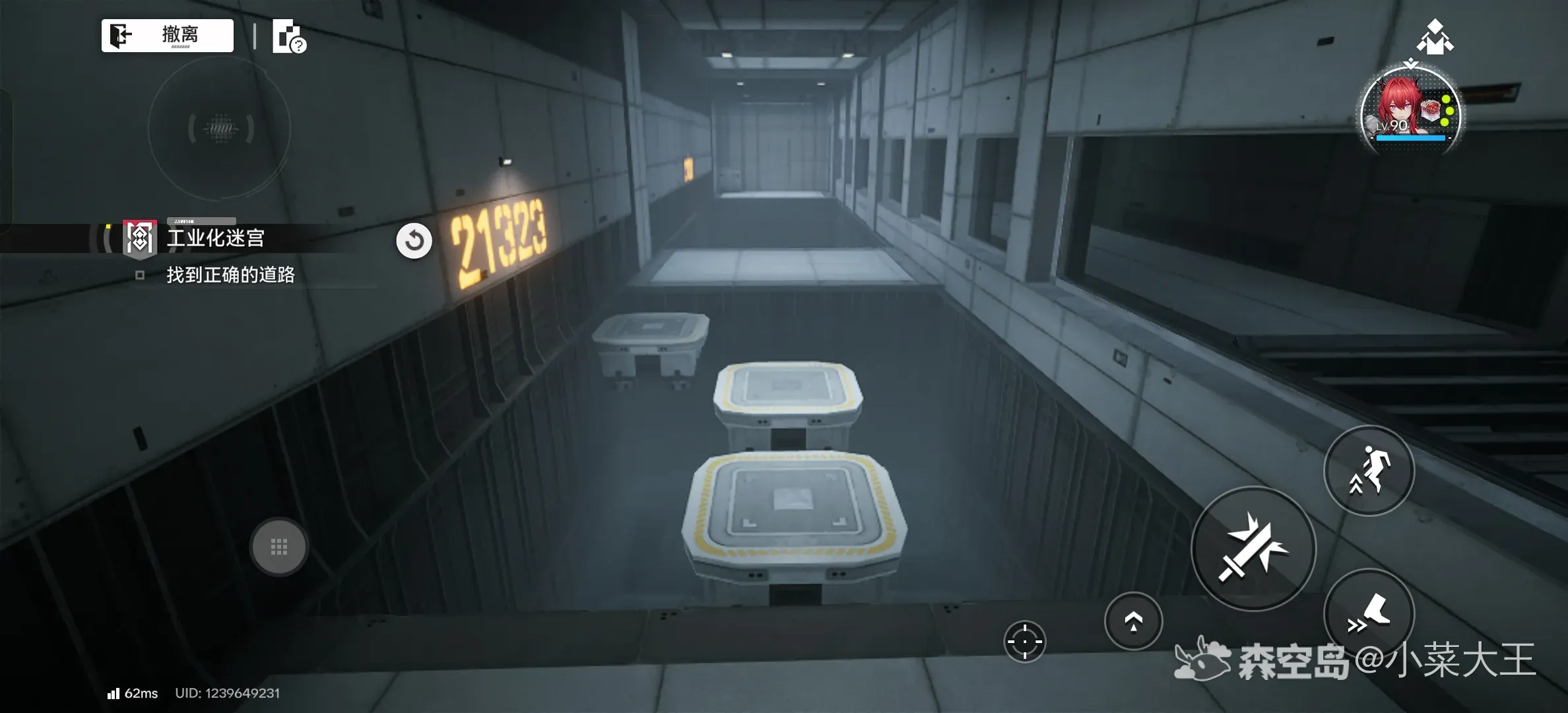Viewport: 1568px width, 713px height.
Task: Trigger the running jump button
Action: point(1369,470)
